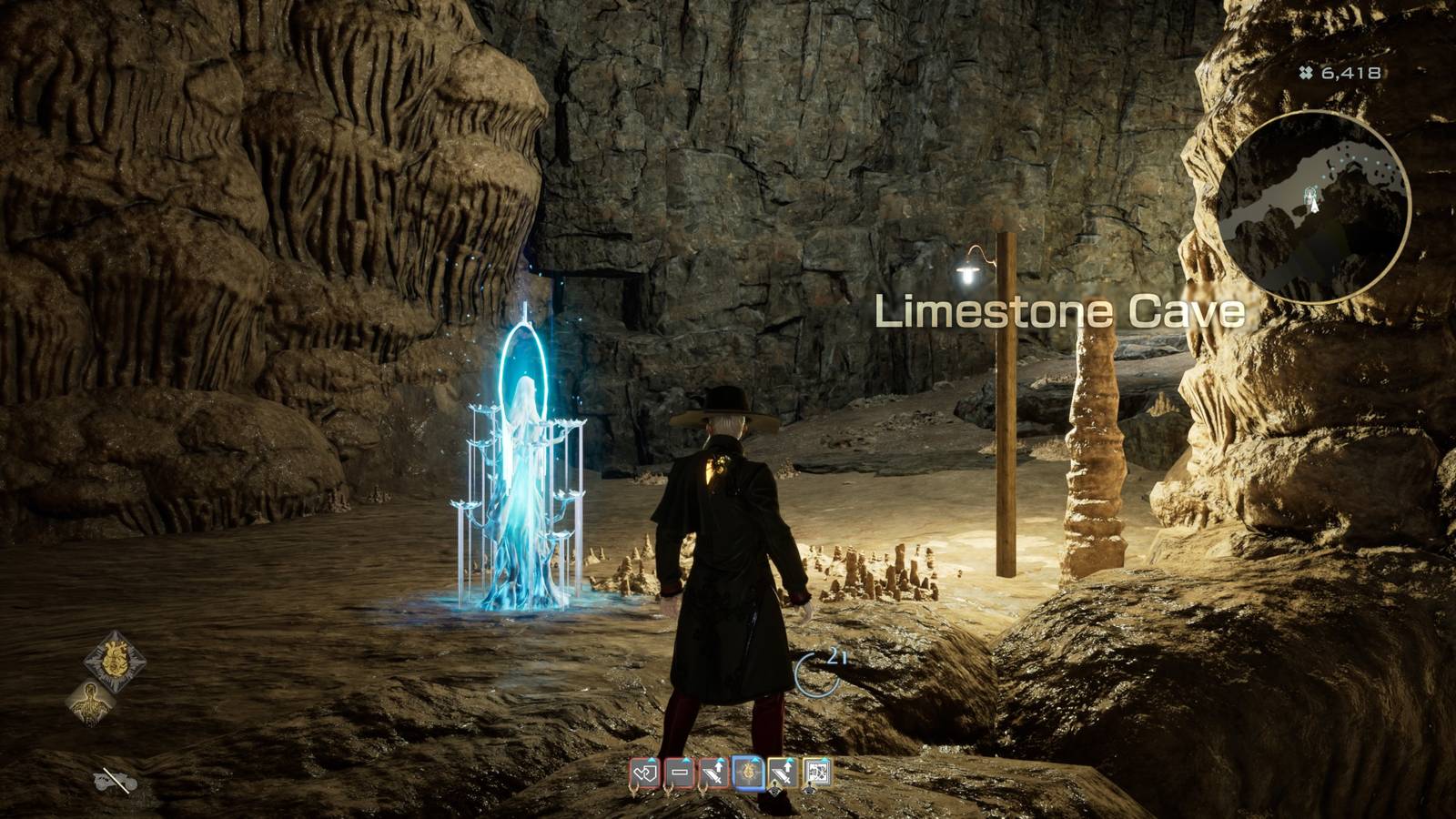Expand the teal arrow above the first hotbar slot
The width and height of the screenshot is (1456, 819).
pos(651,760)
